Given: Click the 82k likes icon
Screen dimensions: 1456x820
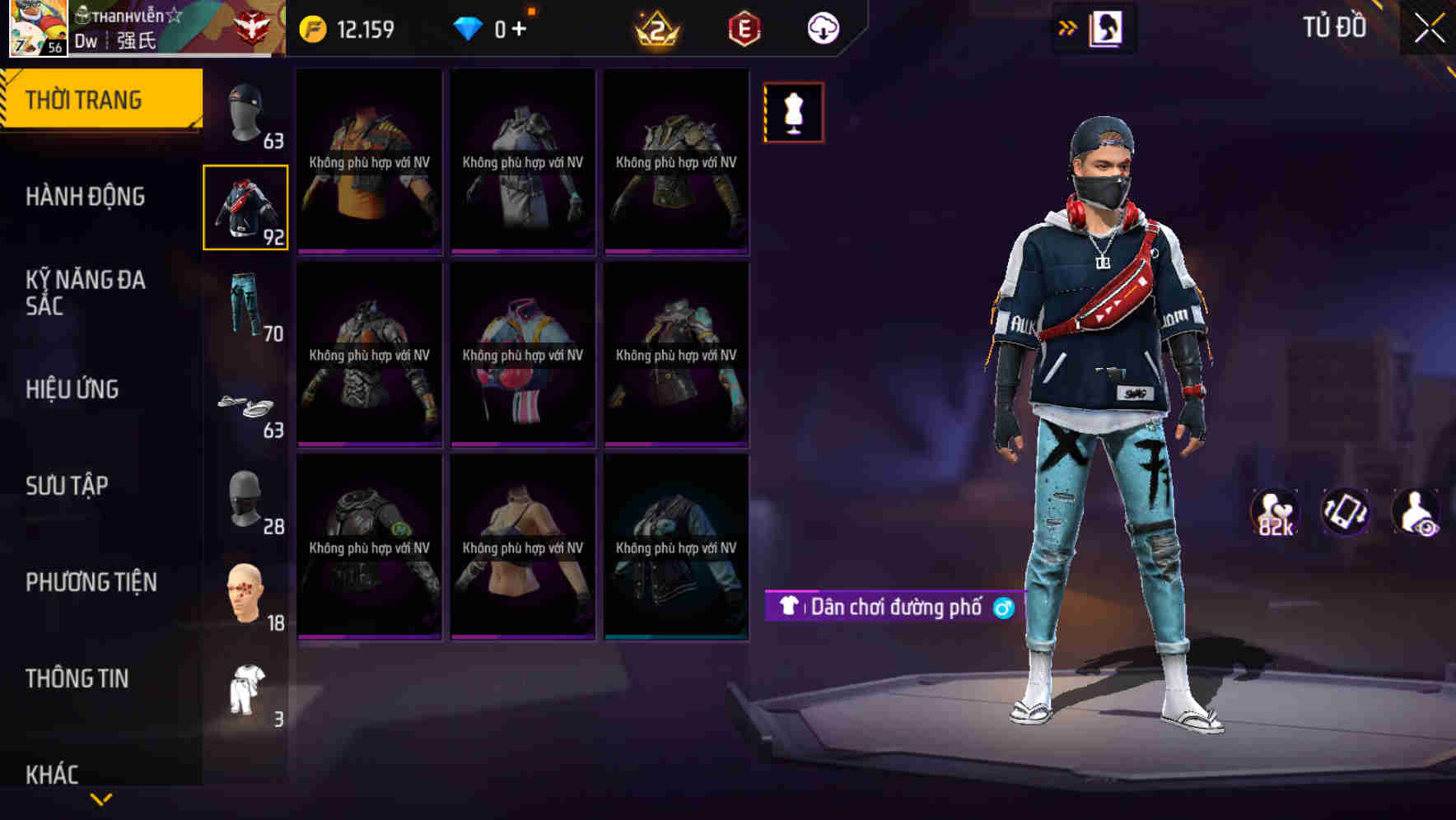Looking at the screenshot, I should point(1275,512).
